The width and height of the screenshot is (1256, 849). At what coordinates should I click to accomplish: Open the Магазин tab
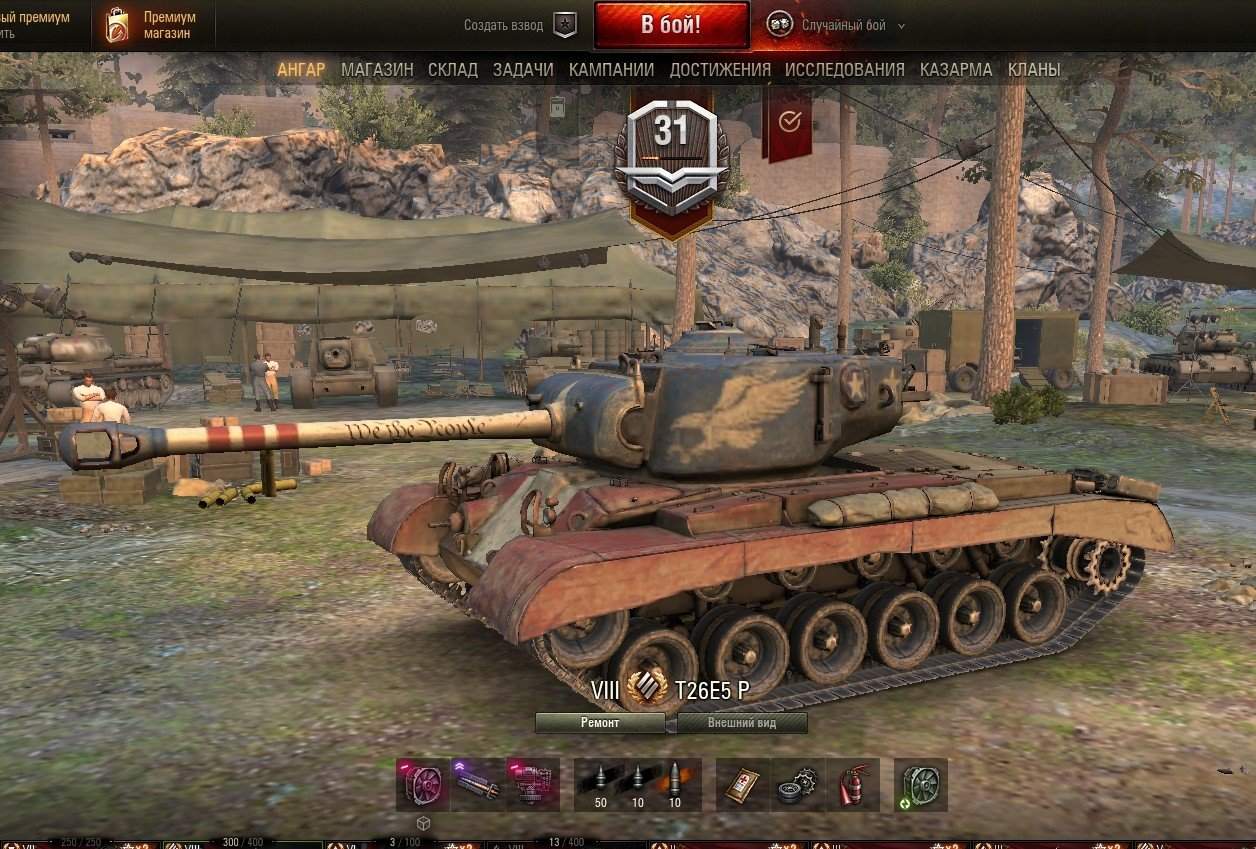(377, 70)
